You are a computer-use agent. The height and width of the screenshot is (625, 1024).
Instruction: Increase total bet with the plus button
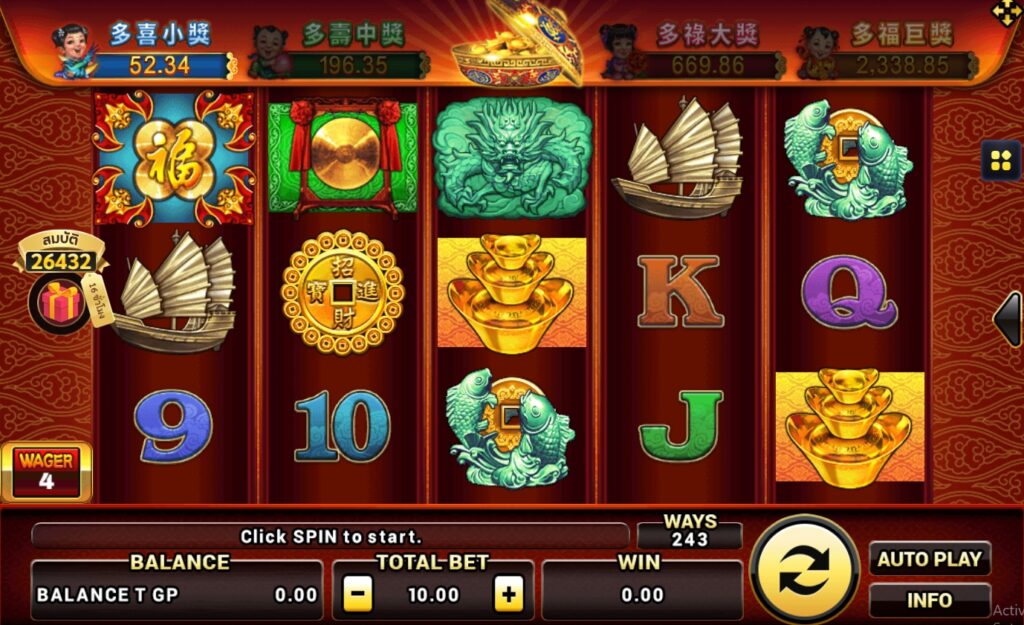(509, 595)
